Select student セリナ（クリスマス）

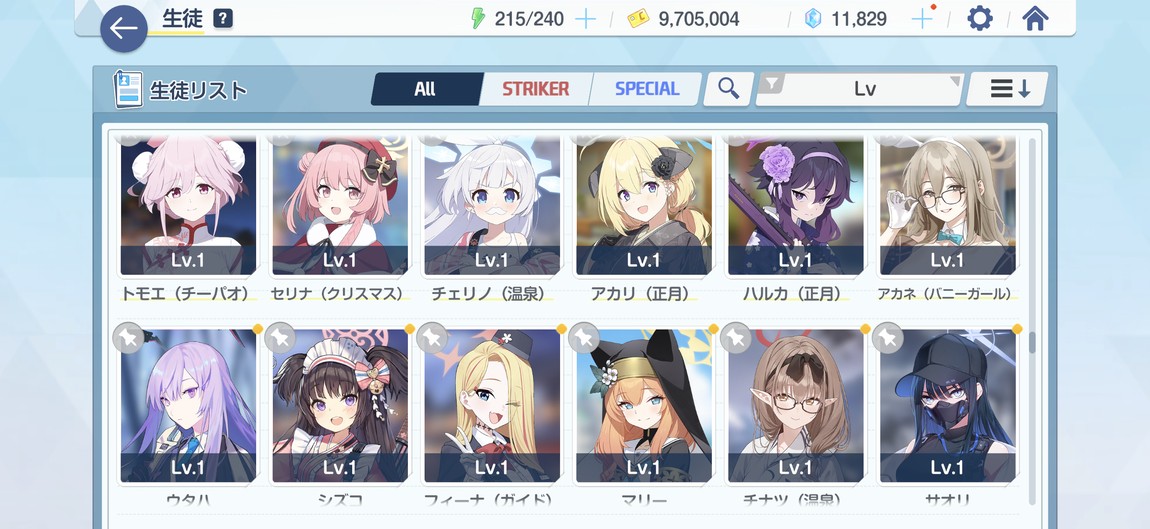[x=340, y=205]
